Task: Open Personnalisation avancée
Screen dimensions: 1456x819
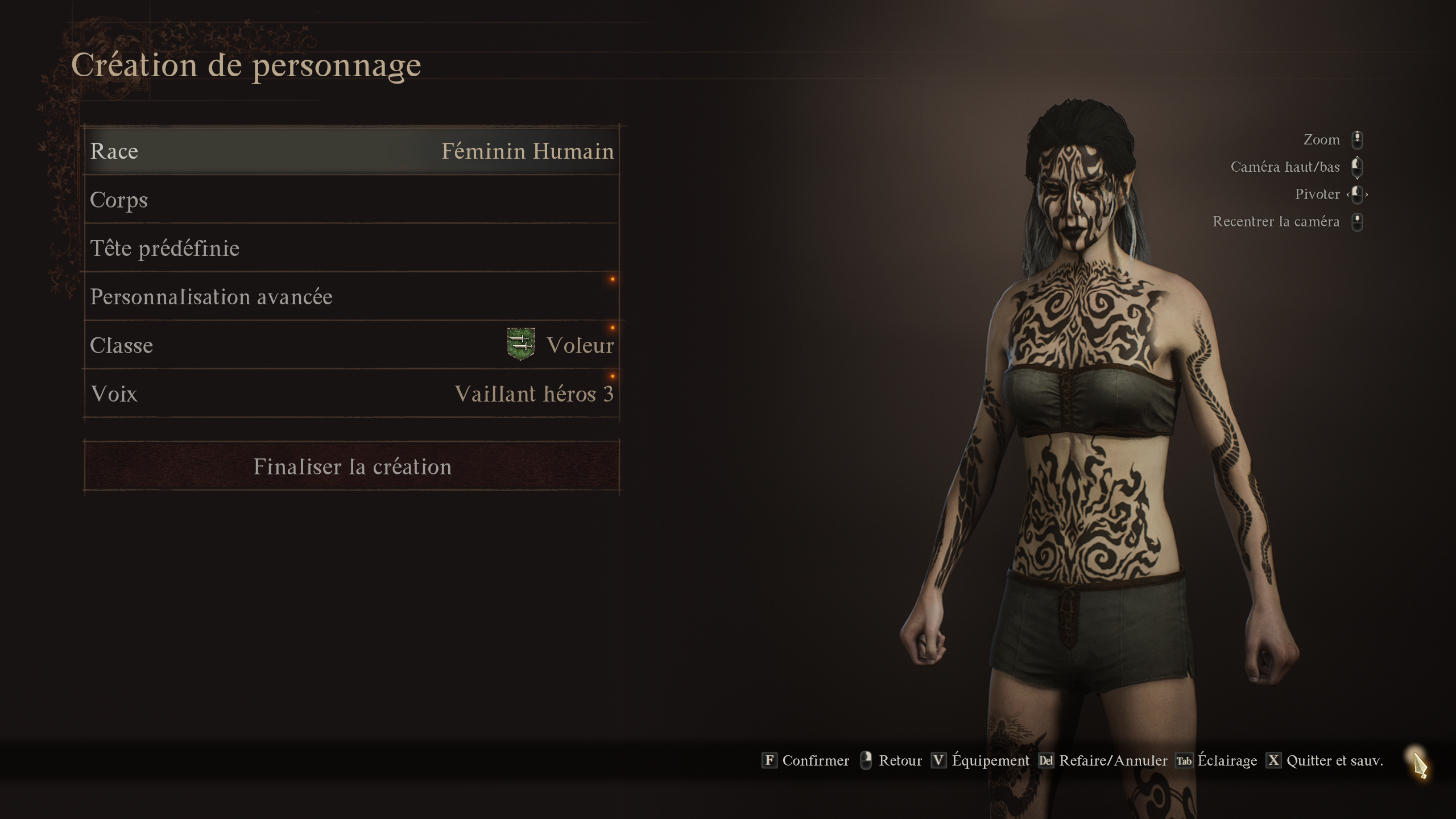Action: pyautogui.click(x=353, y=296)
